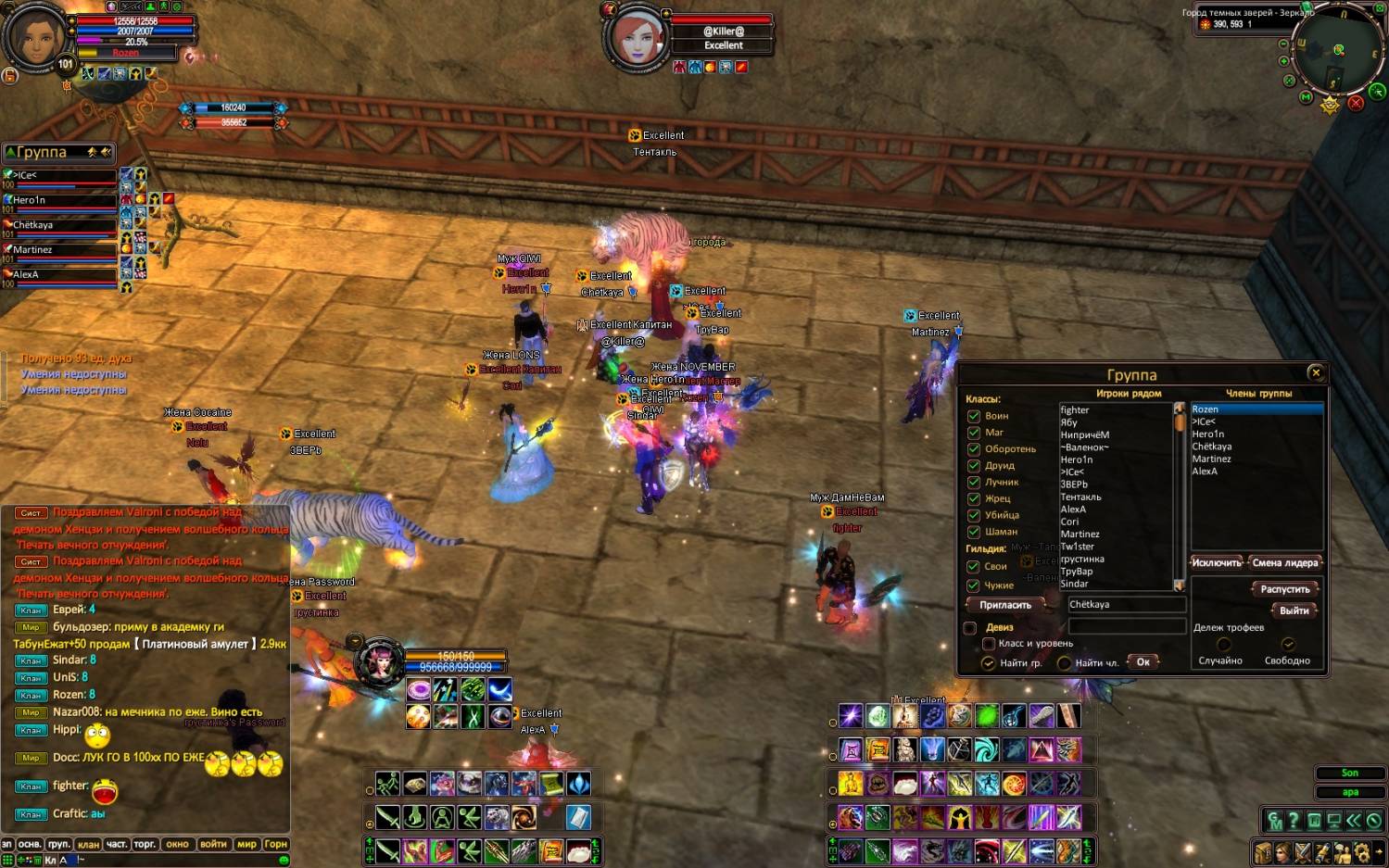This screenshot has width=1389, height=868.
Task: Open the торг. chat tab
Action: coord(145,844)
